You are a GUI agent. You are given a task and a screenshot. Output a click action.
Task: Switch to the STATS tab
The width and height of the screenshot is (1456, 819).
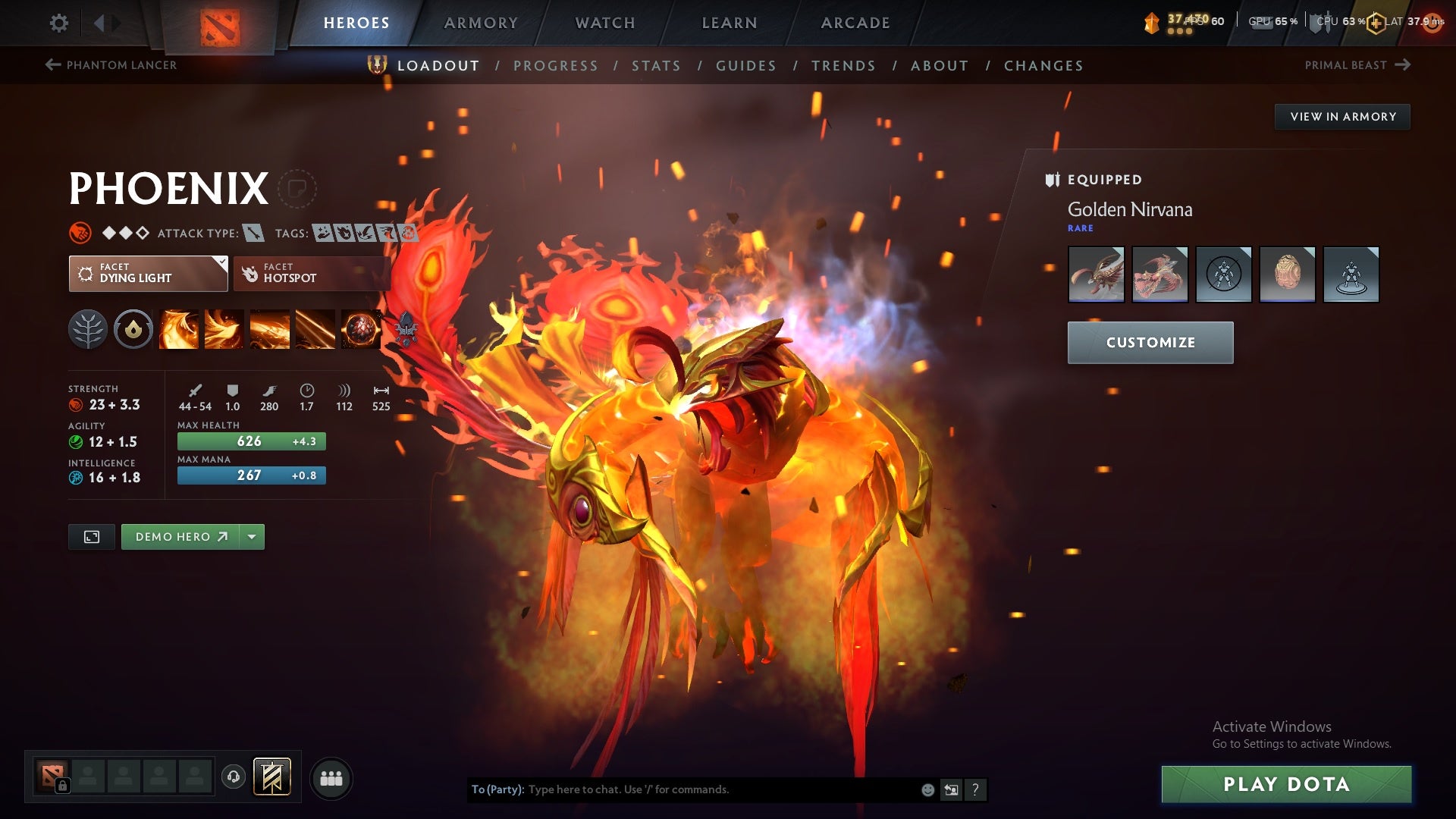tap(657, 66)
